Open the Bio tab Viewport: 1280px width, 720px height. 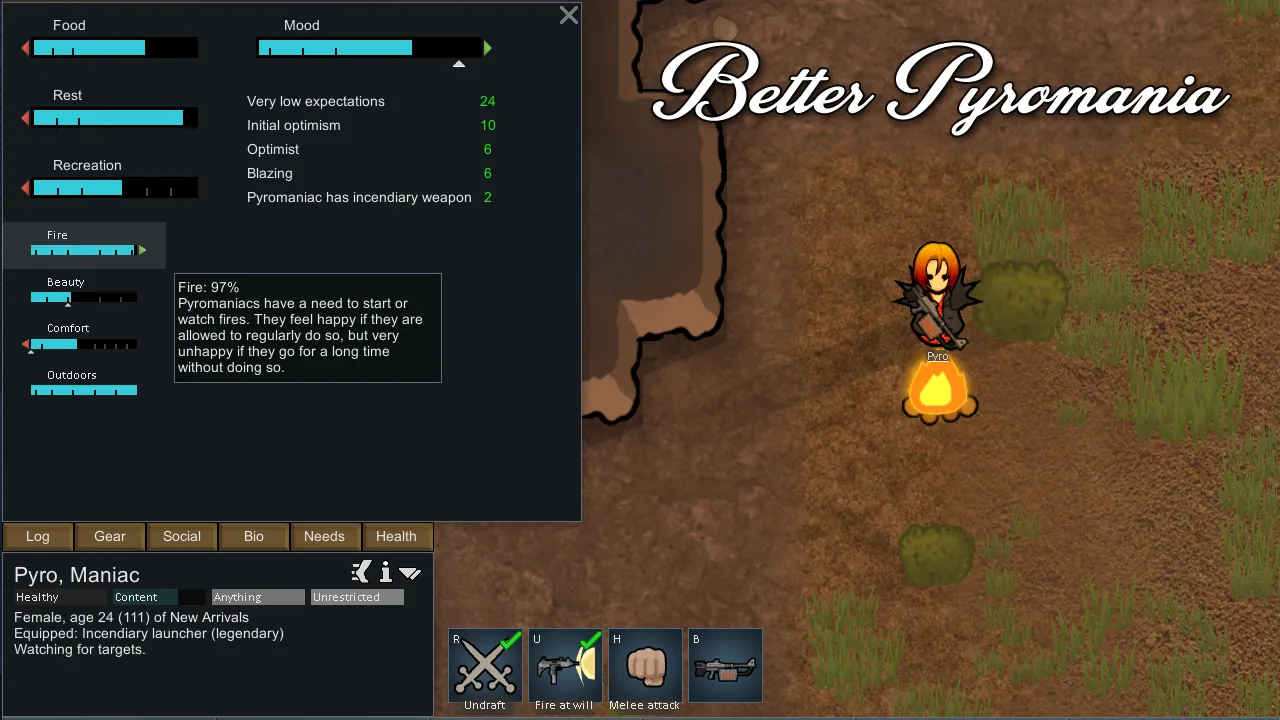(254, 536)
